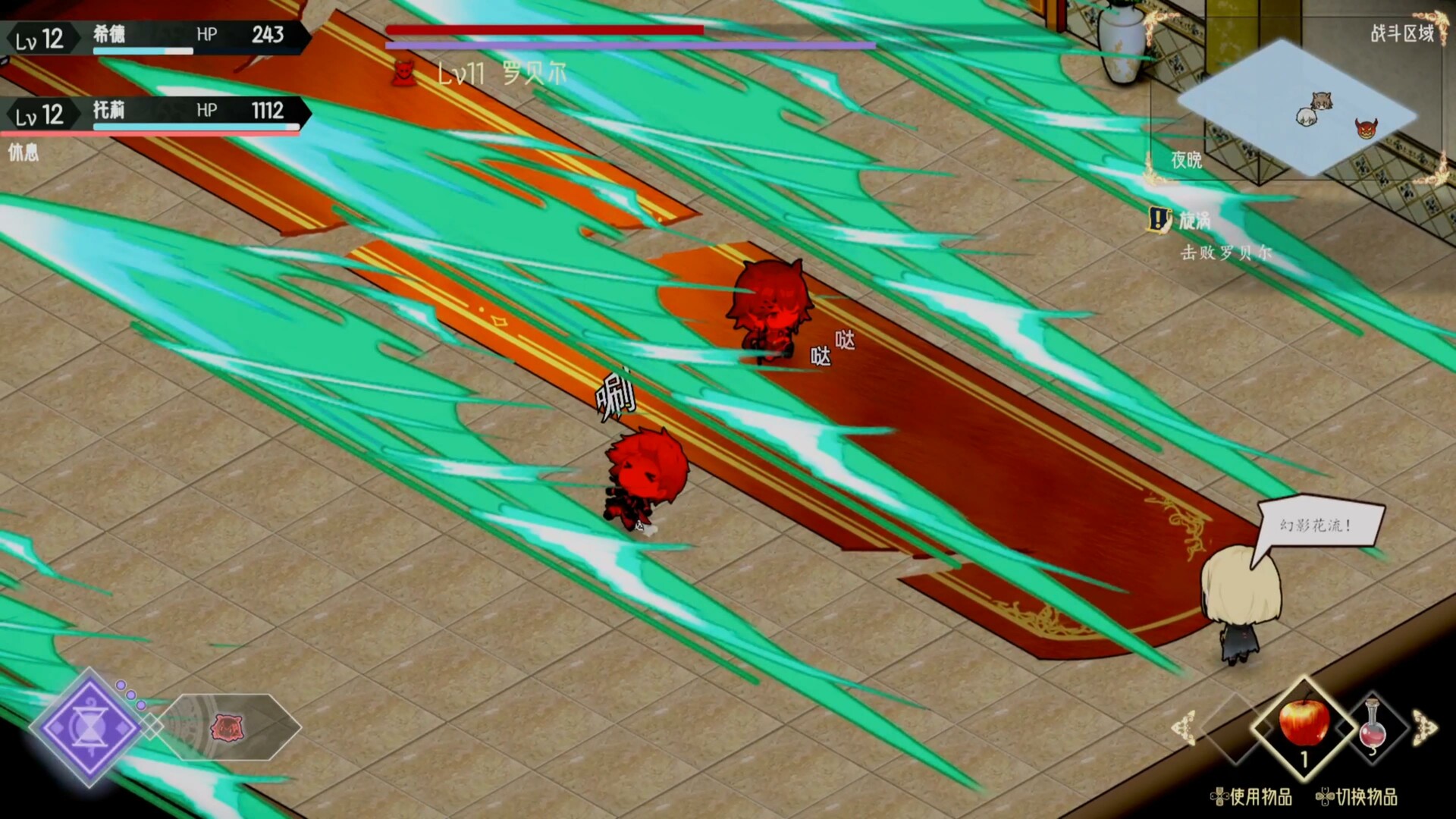
Task: Click the red demon marker on minimap
Action: coord(1366,128)
